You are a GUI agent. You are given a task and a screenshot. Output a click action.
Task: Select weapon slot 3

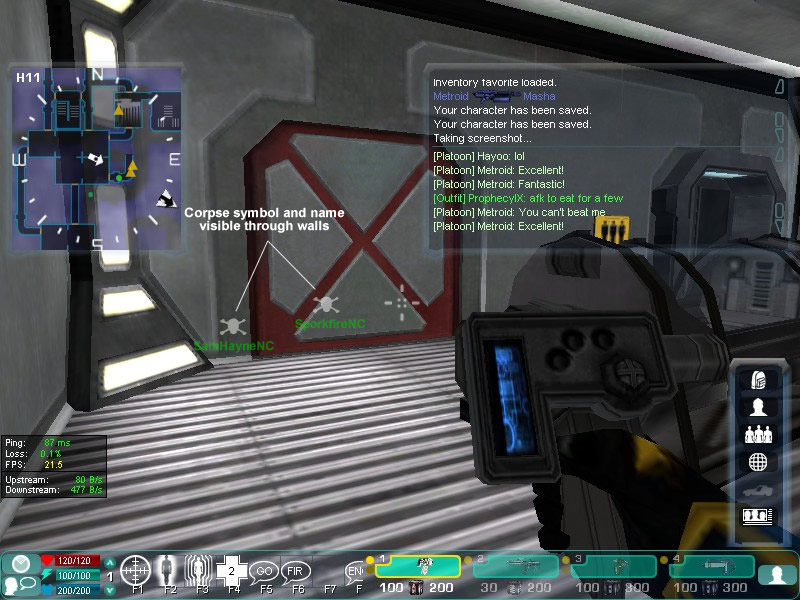tap(613, 567)
